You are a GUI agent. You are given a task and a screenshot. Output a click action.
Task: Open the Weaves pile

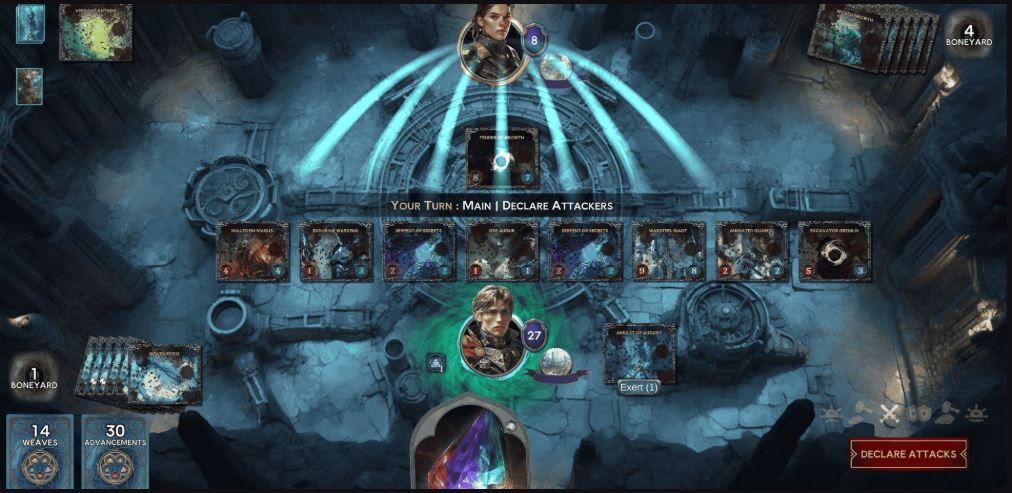click(x=40, y=452)
